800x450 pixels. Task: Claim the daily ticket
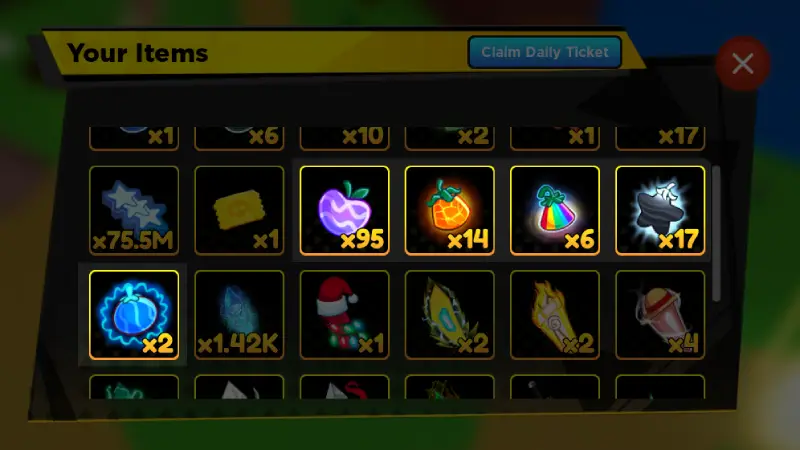click(x=545, y=52)
